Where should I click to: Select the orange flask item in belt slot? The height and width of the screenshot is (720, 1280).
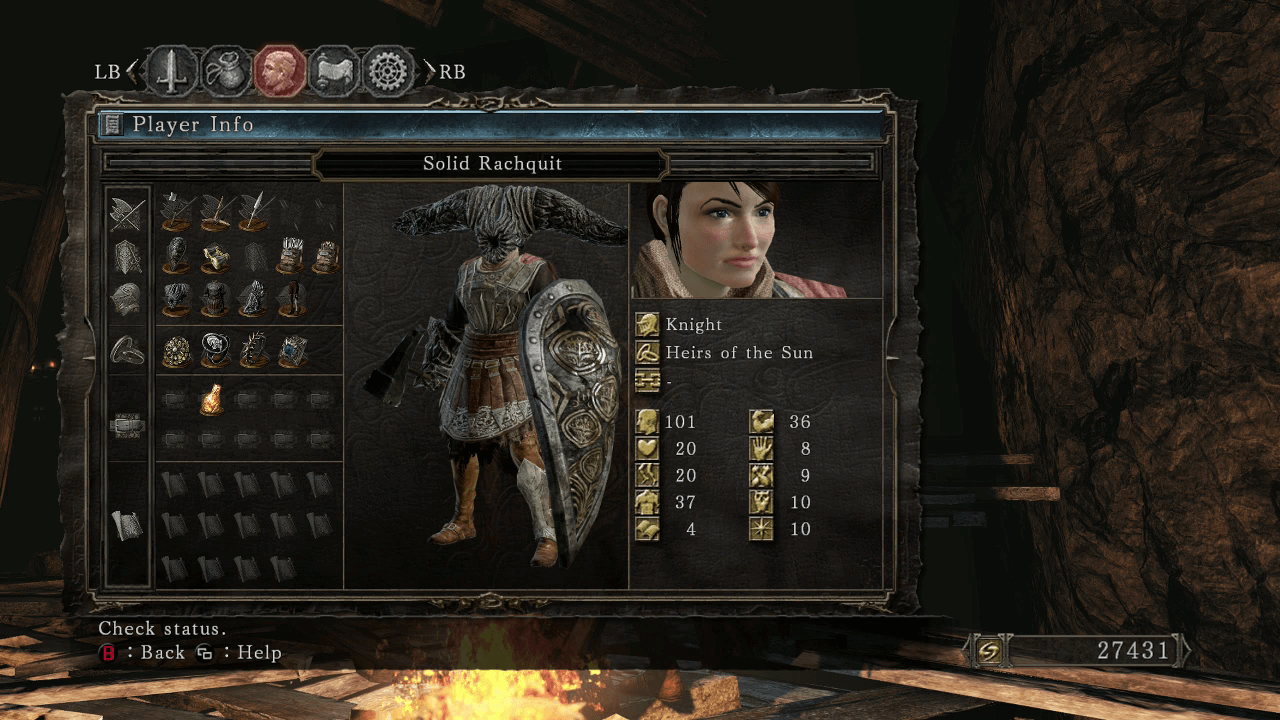tap(211, 399)
